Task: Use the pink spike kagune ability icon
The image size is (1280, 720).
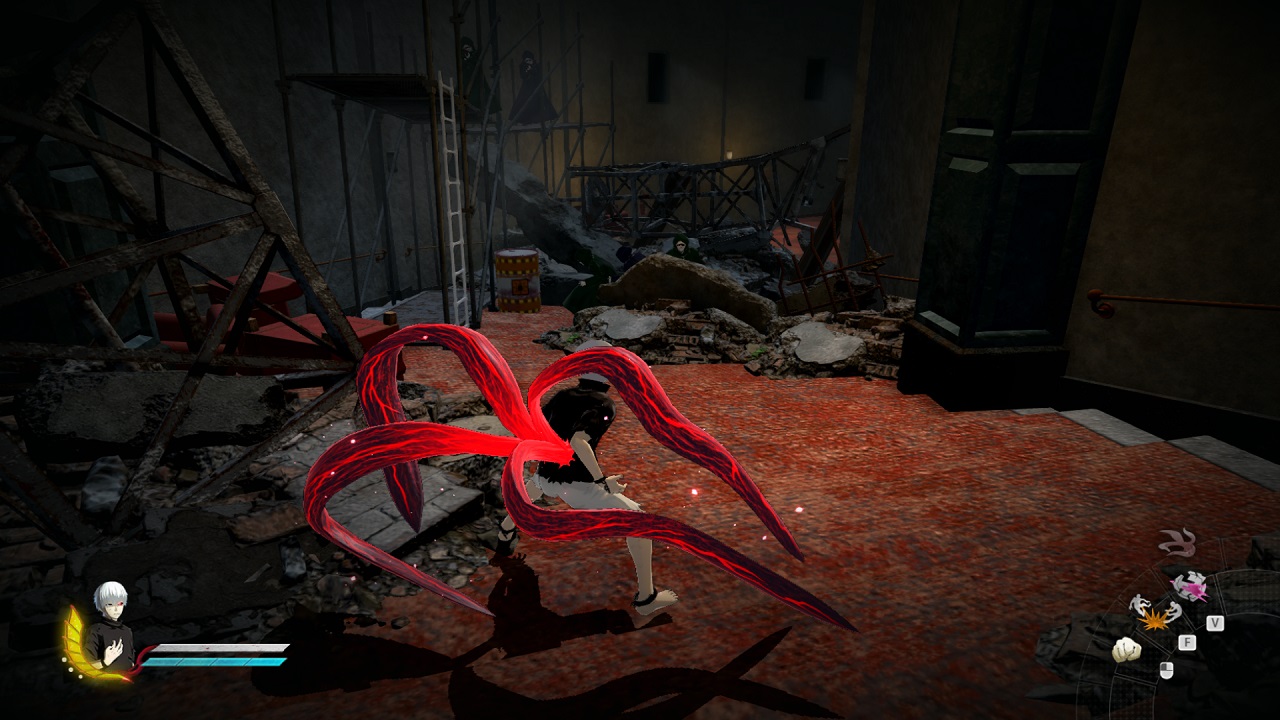Action: pos(1189,585)
